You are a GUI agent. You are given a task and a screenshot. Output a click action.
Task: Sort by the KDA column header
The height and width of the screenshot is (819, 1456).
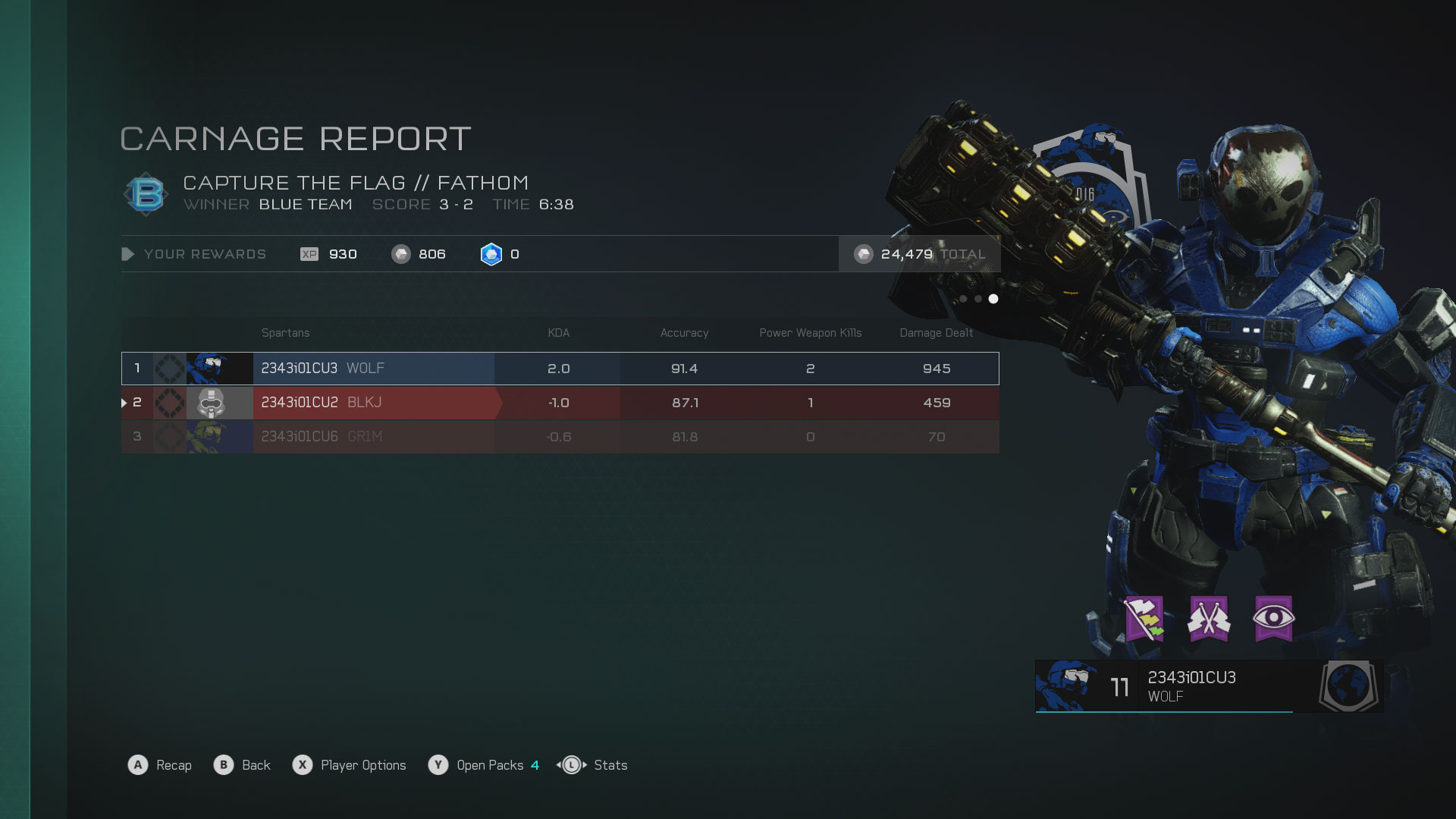pos(558,333)
